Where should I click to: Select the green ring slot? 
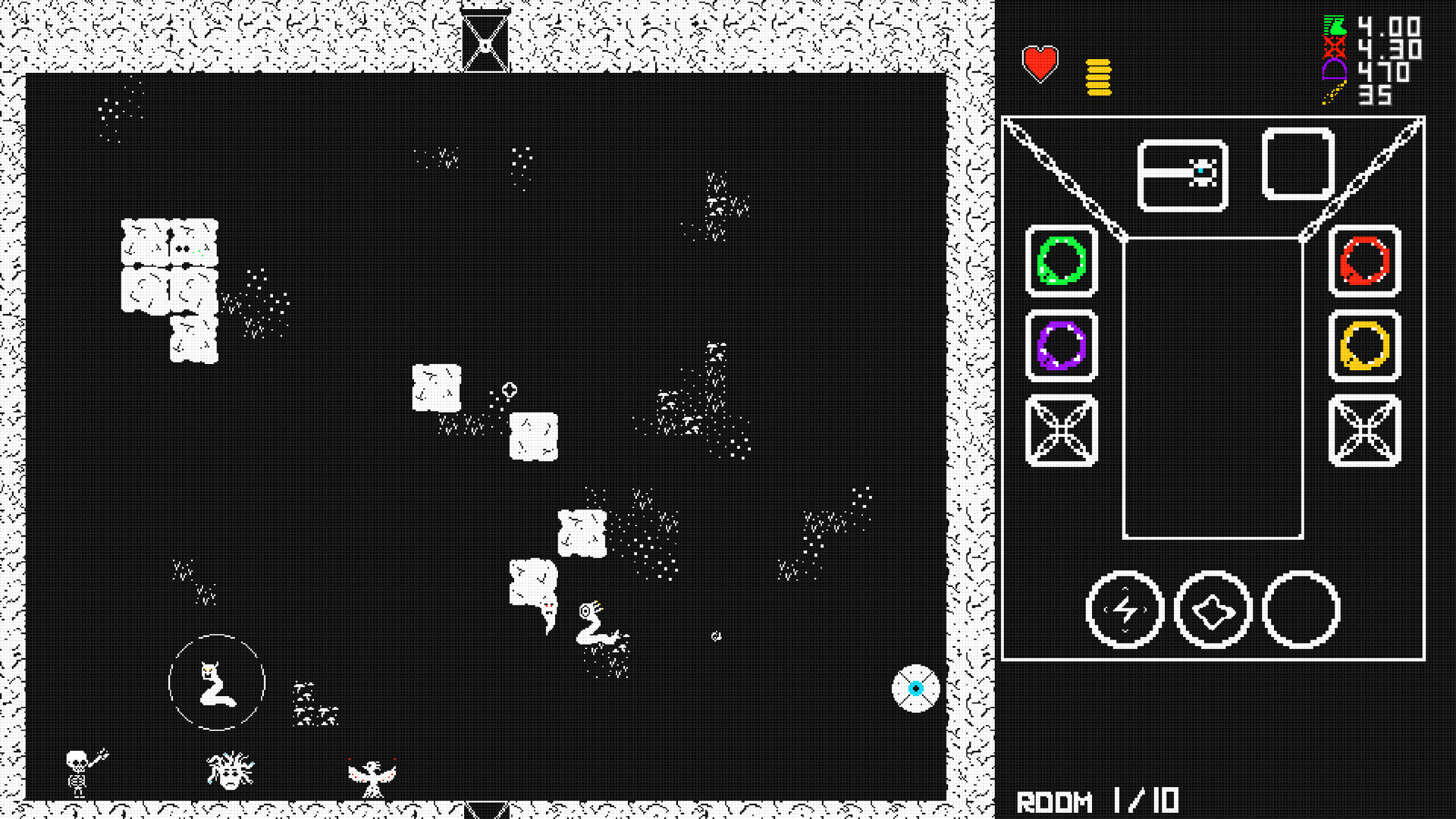[x=1061, y=262]
